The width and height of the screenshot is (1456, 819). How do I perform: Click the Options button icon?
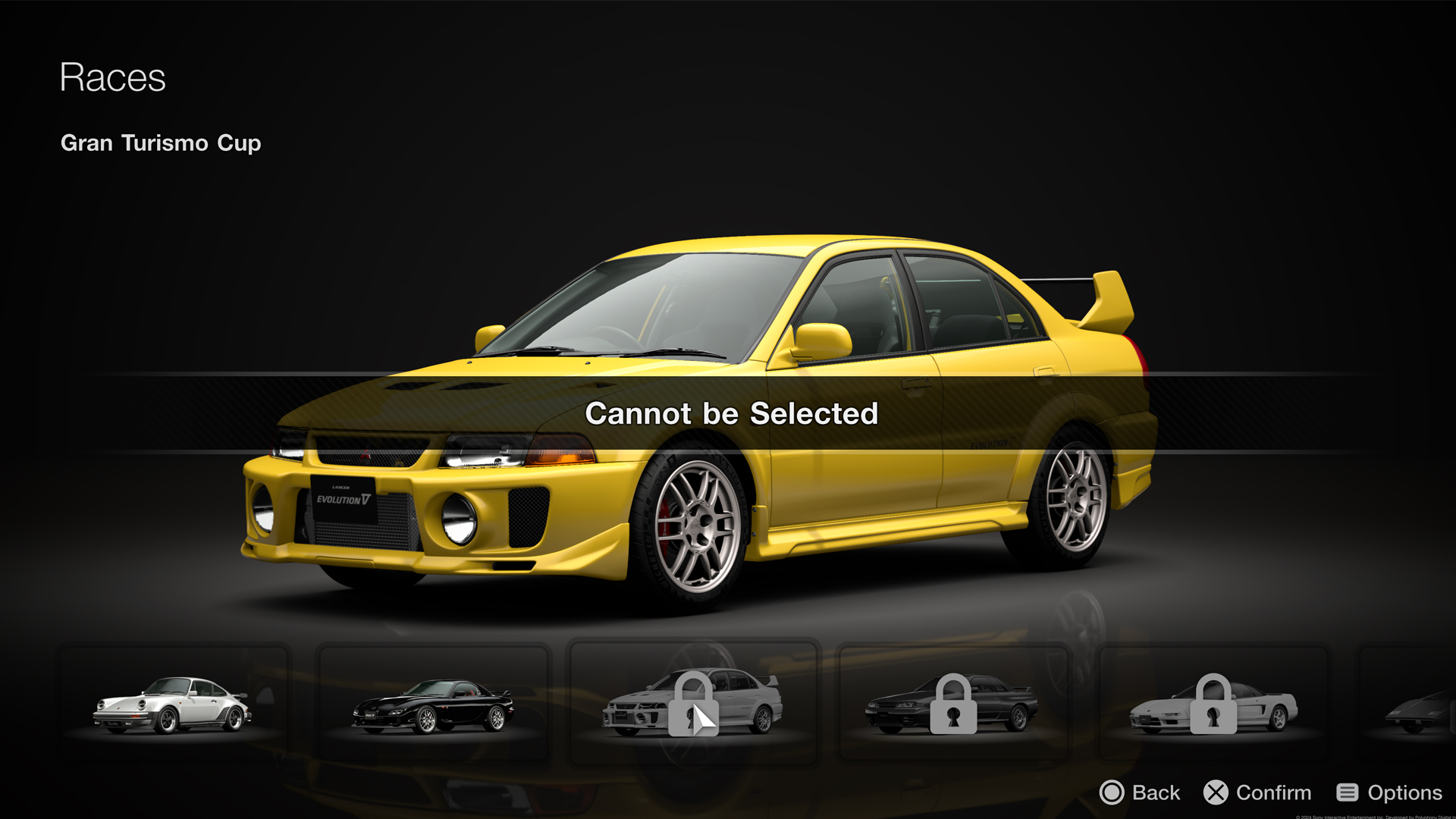click(x=1348, y=792)
